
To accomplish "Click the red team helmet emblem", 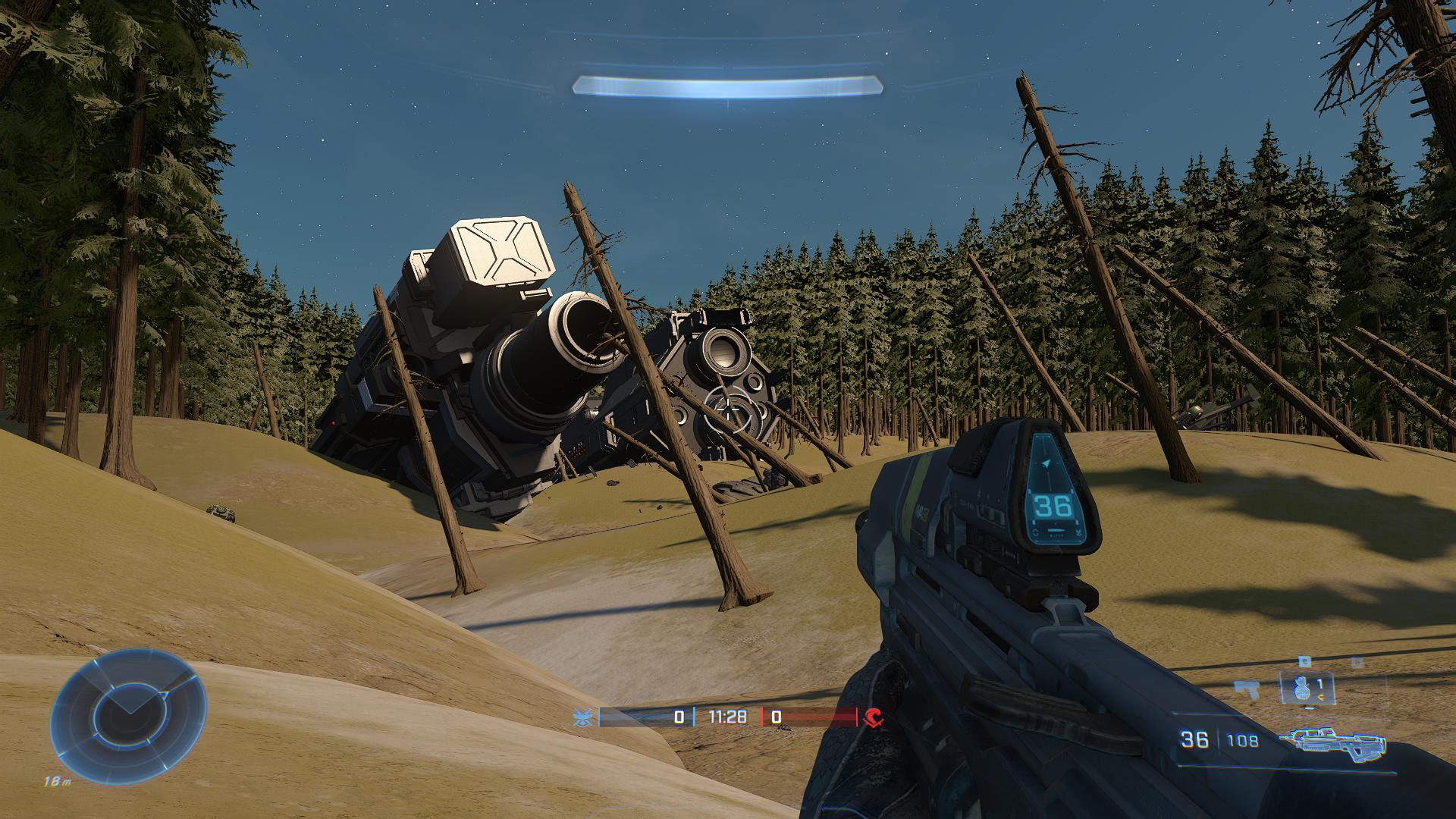I will [874, 717].
